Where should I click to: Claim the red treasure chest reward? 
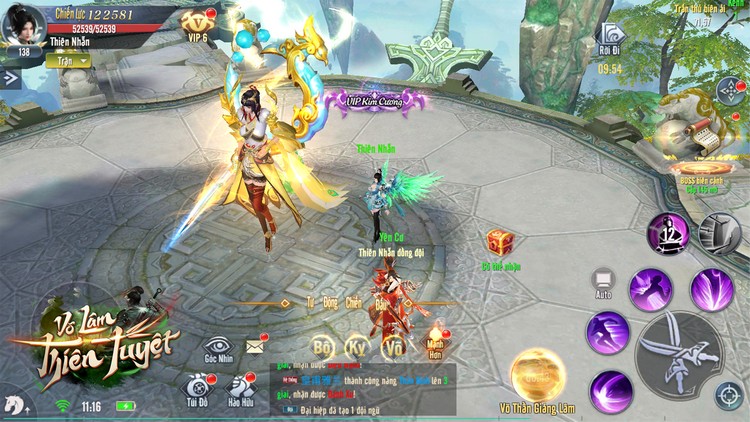click(x=500, y=243)
